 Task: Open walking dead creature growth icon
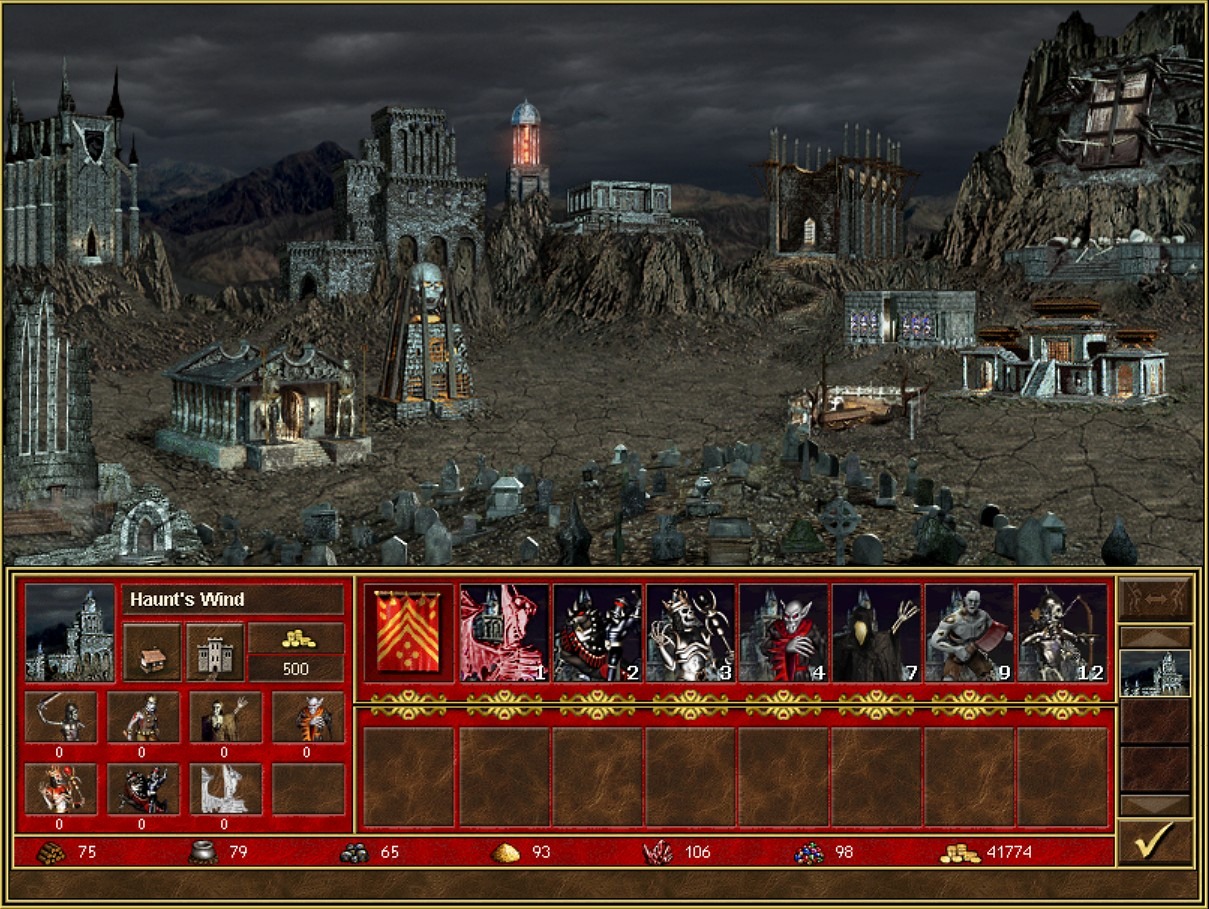pyautogui.click(x=142, y=716)
